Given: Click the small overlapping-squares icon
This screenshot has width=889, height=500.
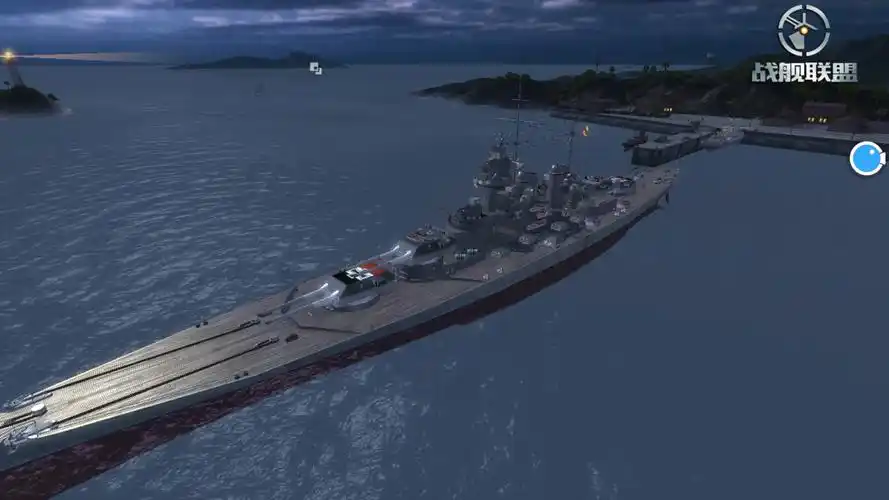Looking at the screenshot, I should click(x=315, y=68).
